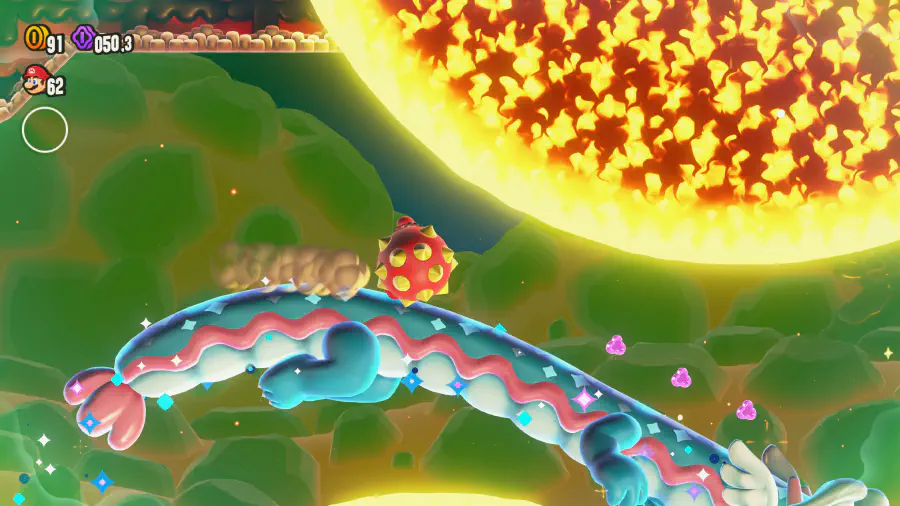Click the gold coin icon

pyautogui.click(x=35, y=38)
